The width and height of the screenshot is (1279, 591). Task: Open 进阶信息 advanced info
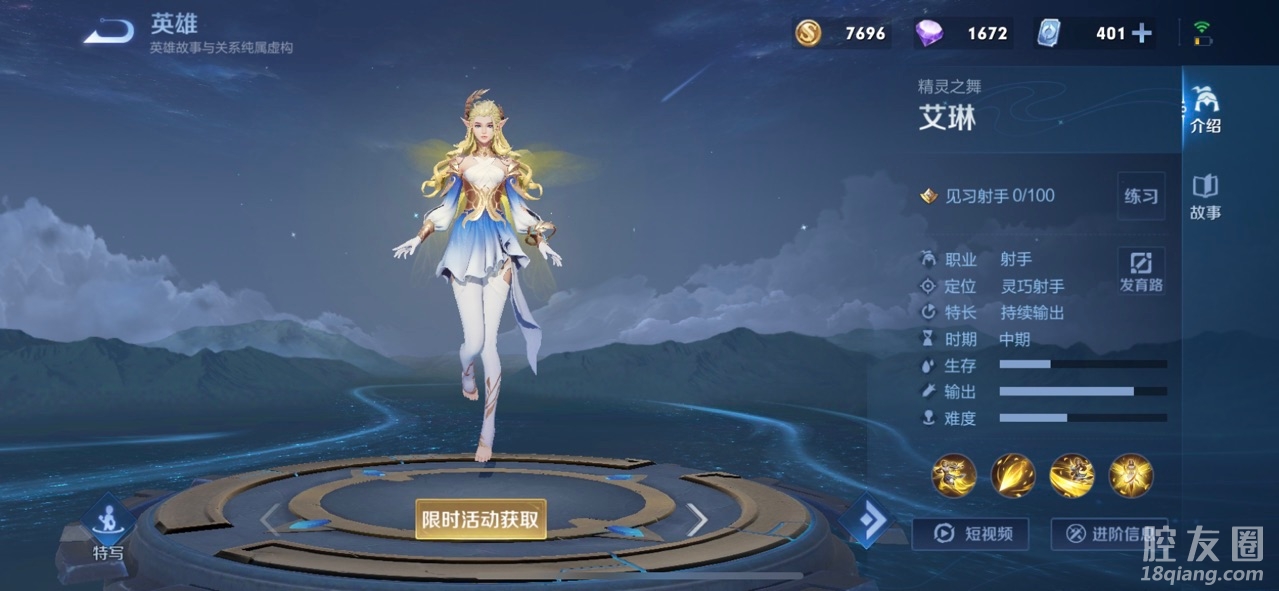pos(1109,534)
